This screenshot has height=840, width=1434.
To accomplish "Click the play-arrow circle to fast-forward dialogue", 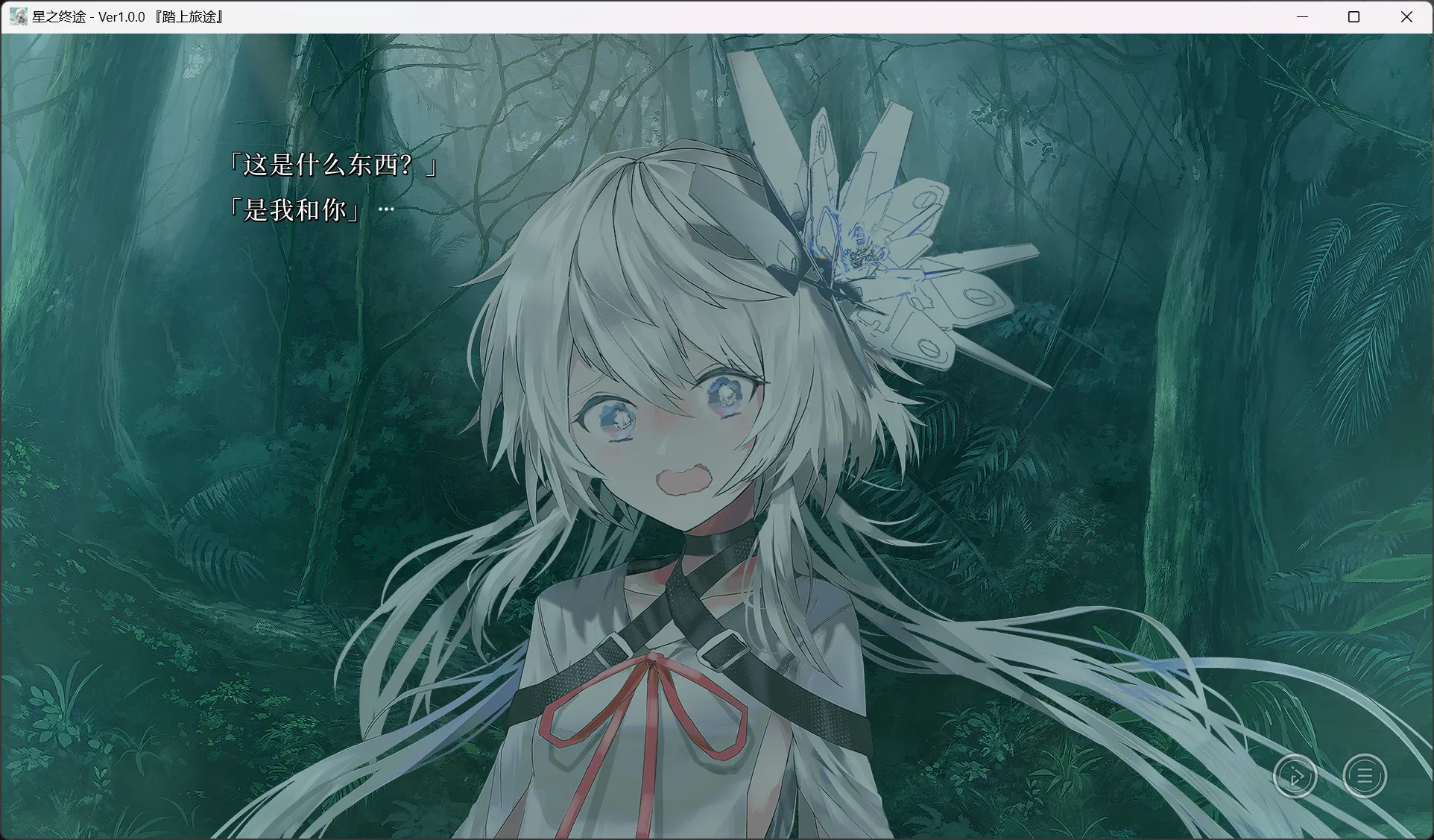I will [1295, 775].
